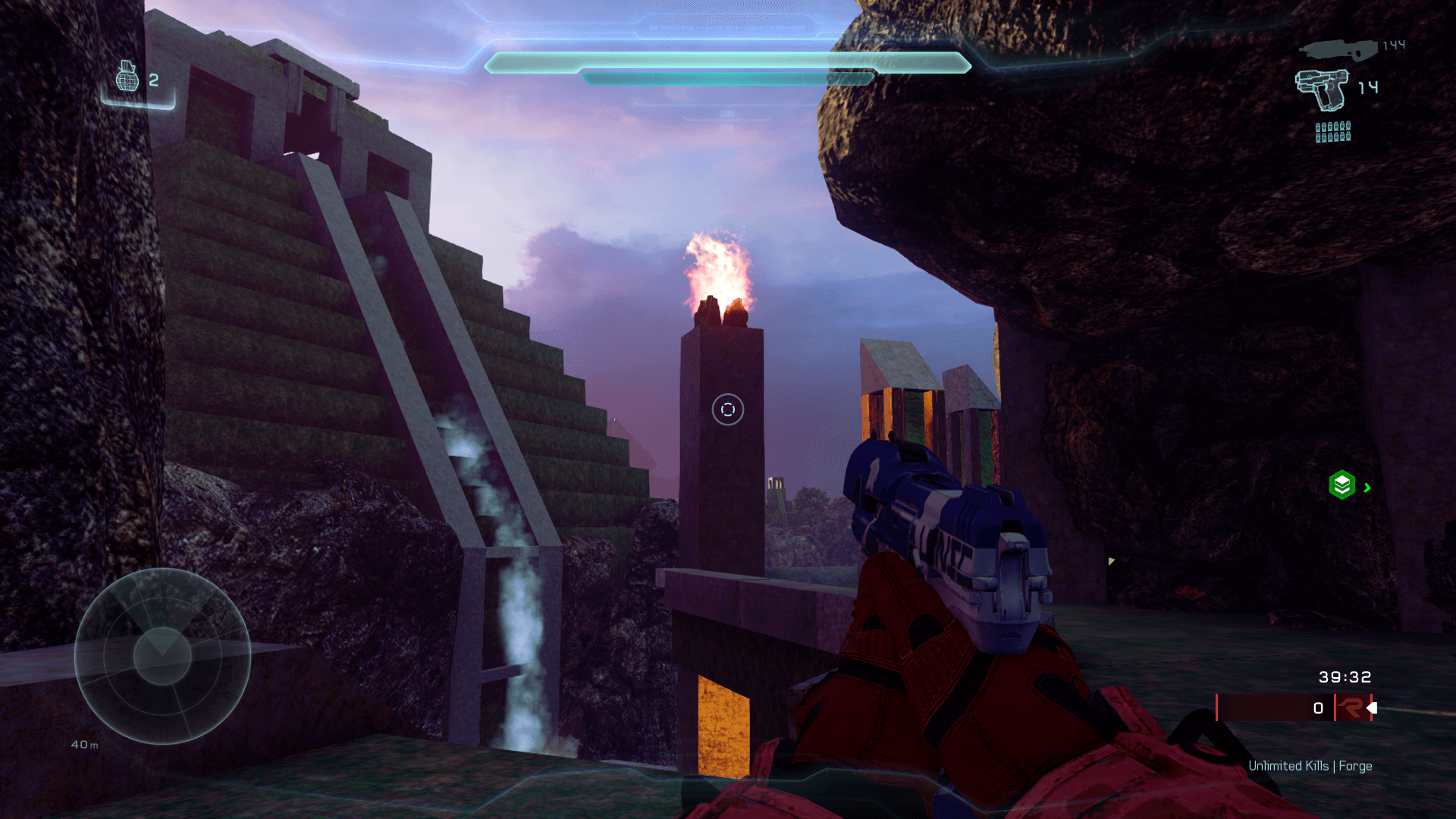Viewport: 1456px width, 819px height.
Task: Click the green hexagon waypoint marker
Action: pos(1341,485)
